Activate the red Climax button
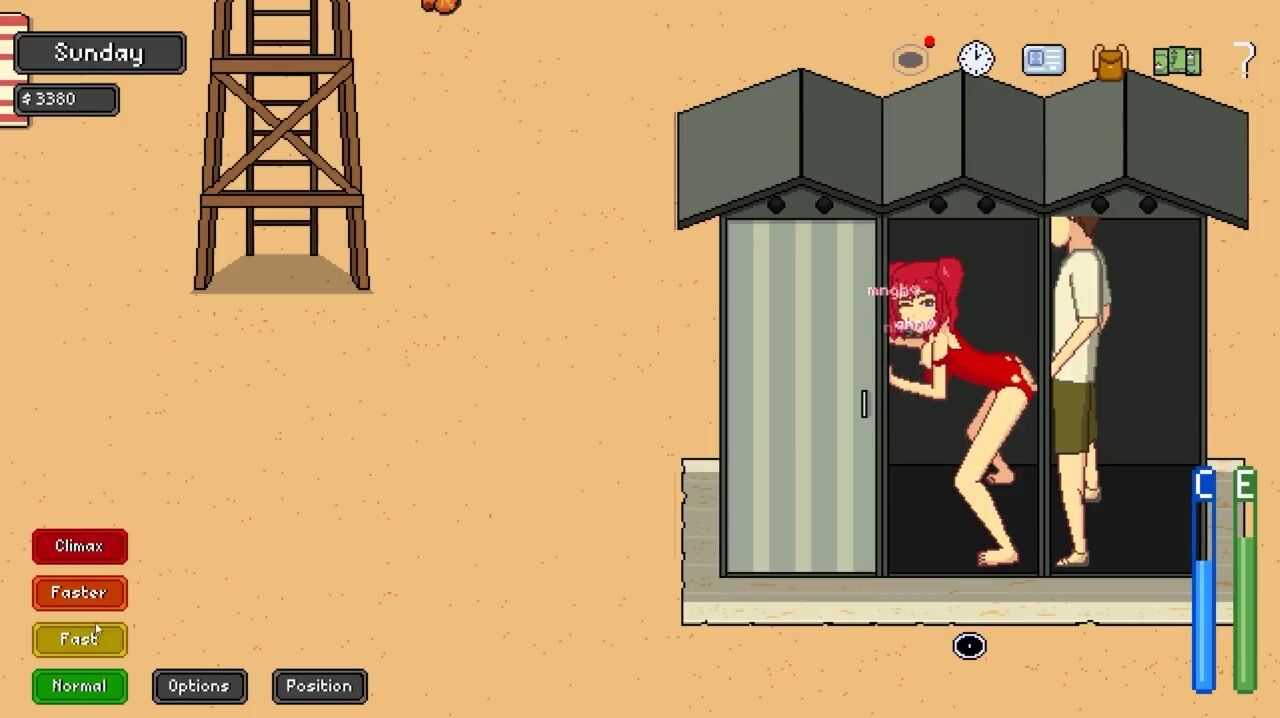The height and width of the screenshot is (718, 1280). coord(79,546)
